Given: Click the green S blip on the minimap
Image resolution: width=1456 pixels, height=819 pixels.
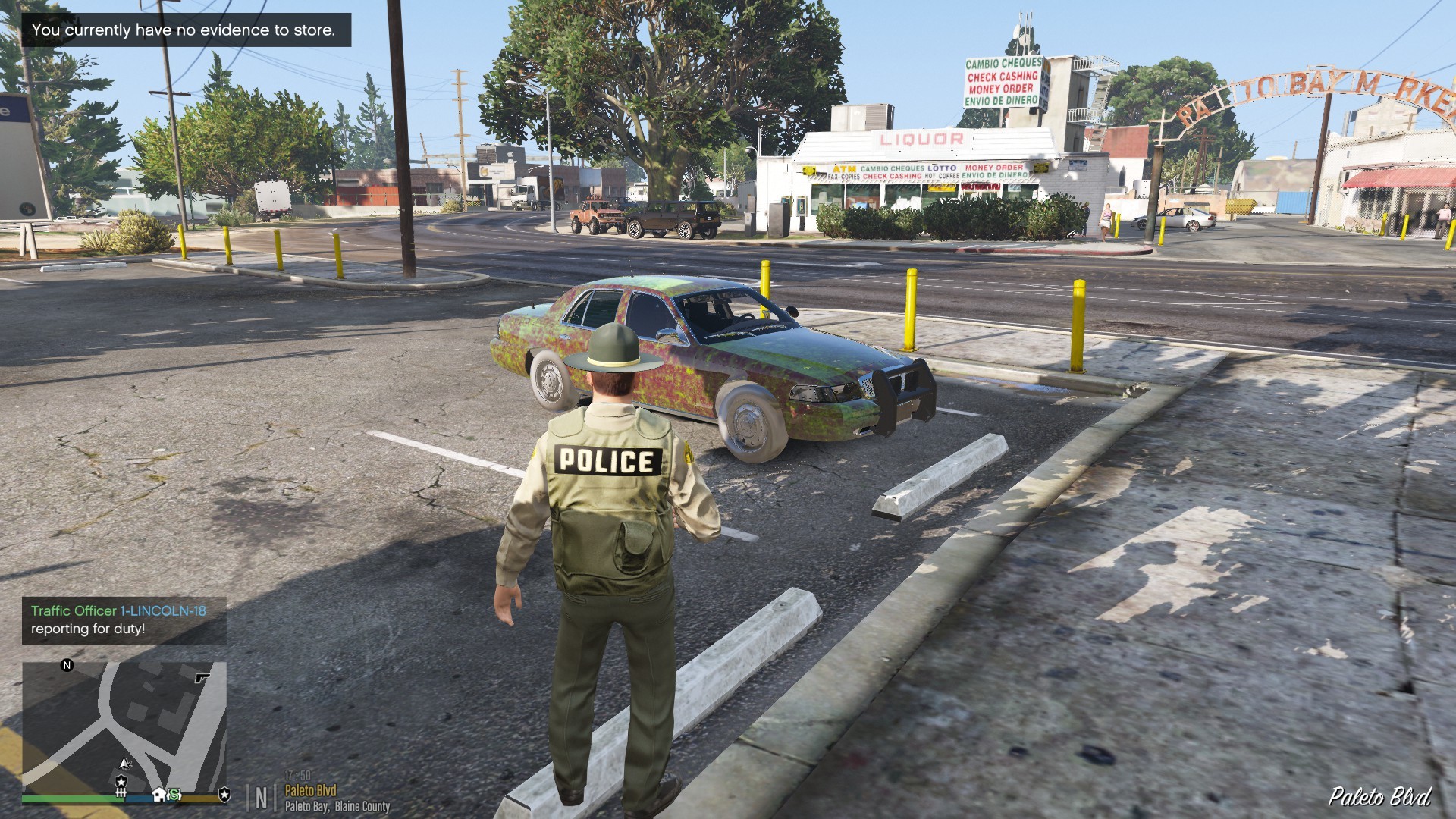Looking at the screenshot, I should click(174, 795).
